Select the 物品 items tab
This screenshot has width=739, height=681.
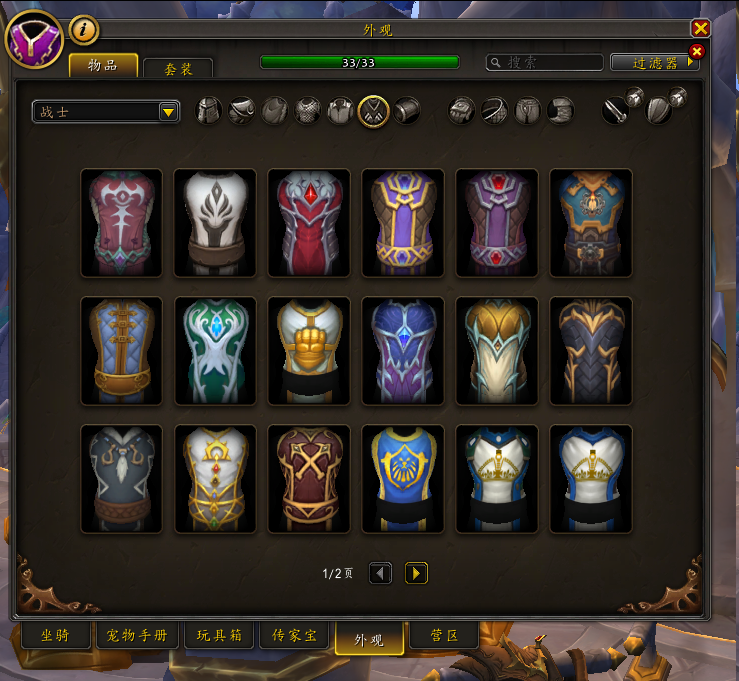[x=103, y=65]
